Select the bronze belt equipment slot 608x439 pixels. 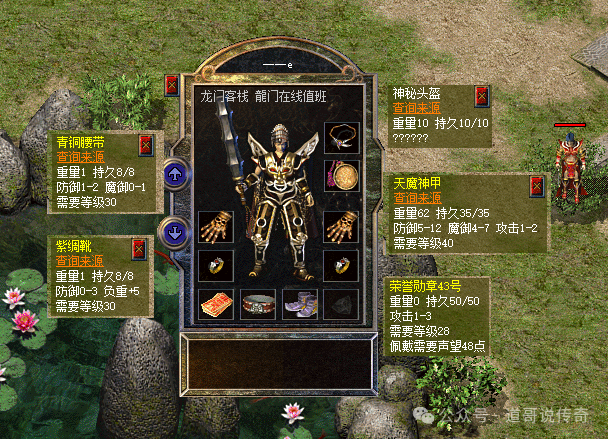[257, 302]
